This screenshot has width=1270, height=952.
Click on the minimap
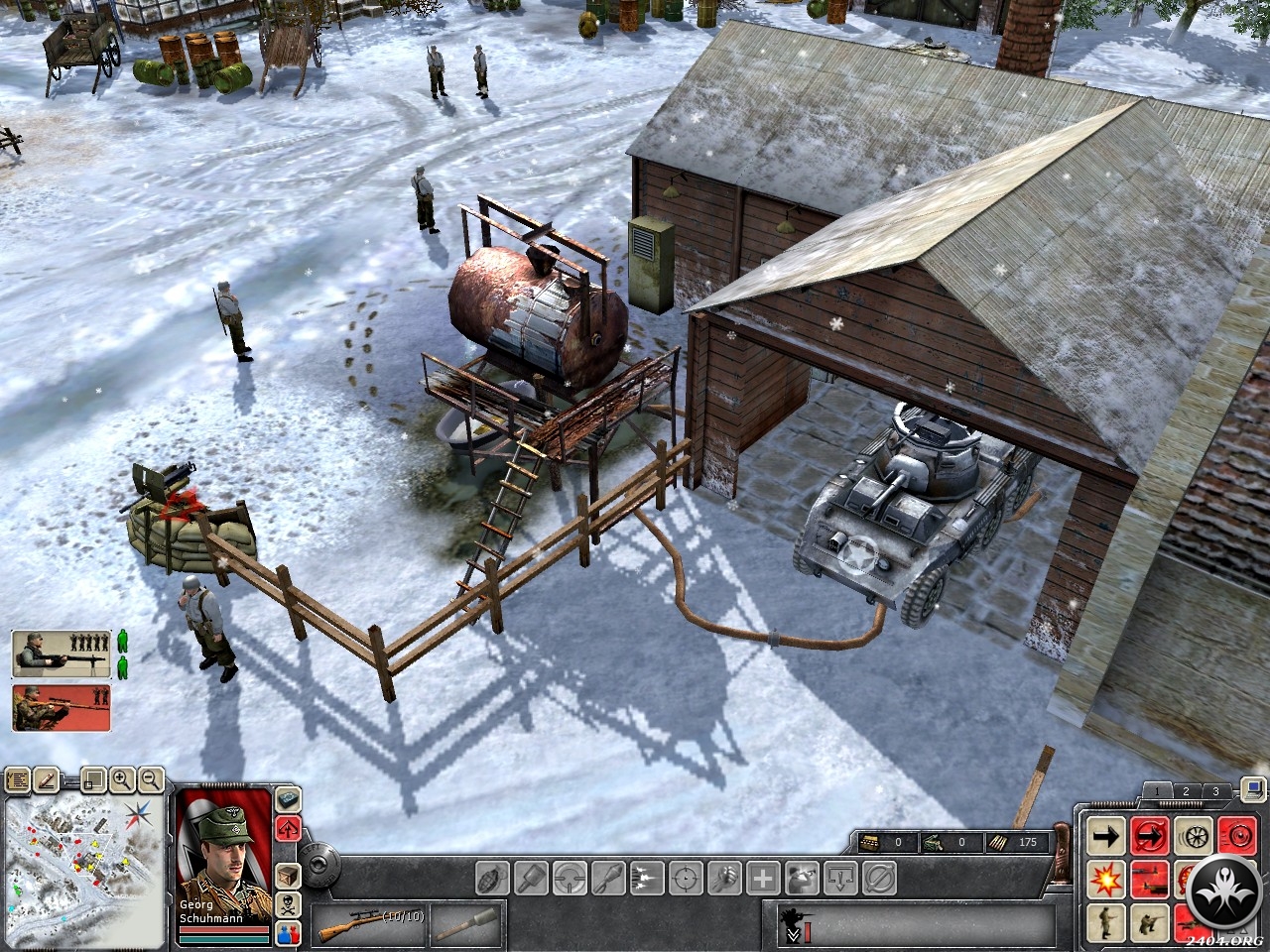84,871
